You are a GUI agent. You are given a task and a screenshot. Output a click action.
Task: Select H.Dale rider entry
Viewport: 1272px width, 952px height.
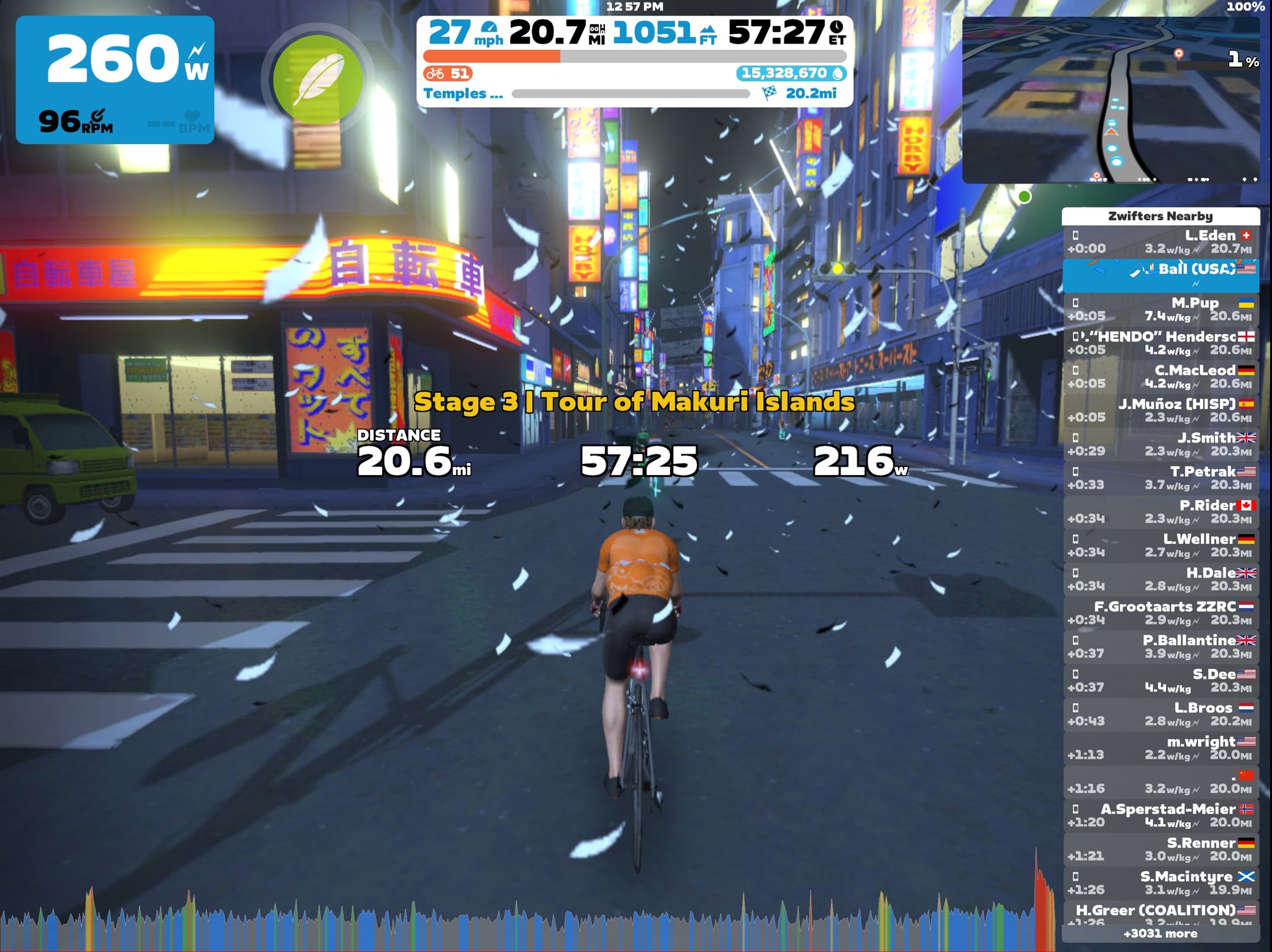tap(1160, 579)
